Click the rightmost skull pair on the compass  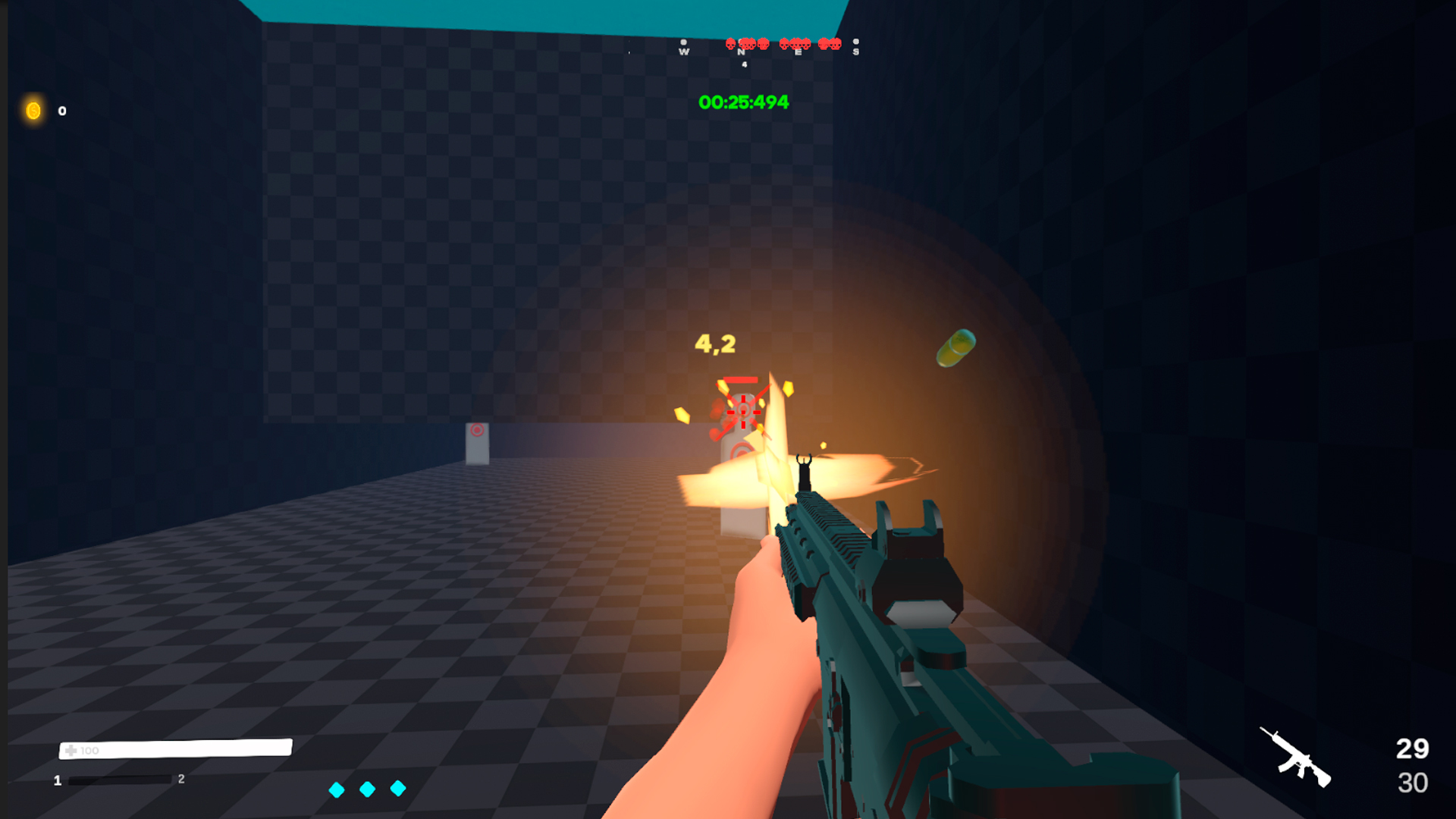(830, 44)
